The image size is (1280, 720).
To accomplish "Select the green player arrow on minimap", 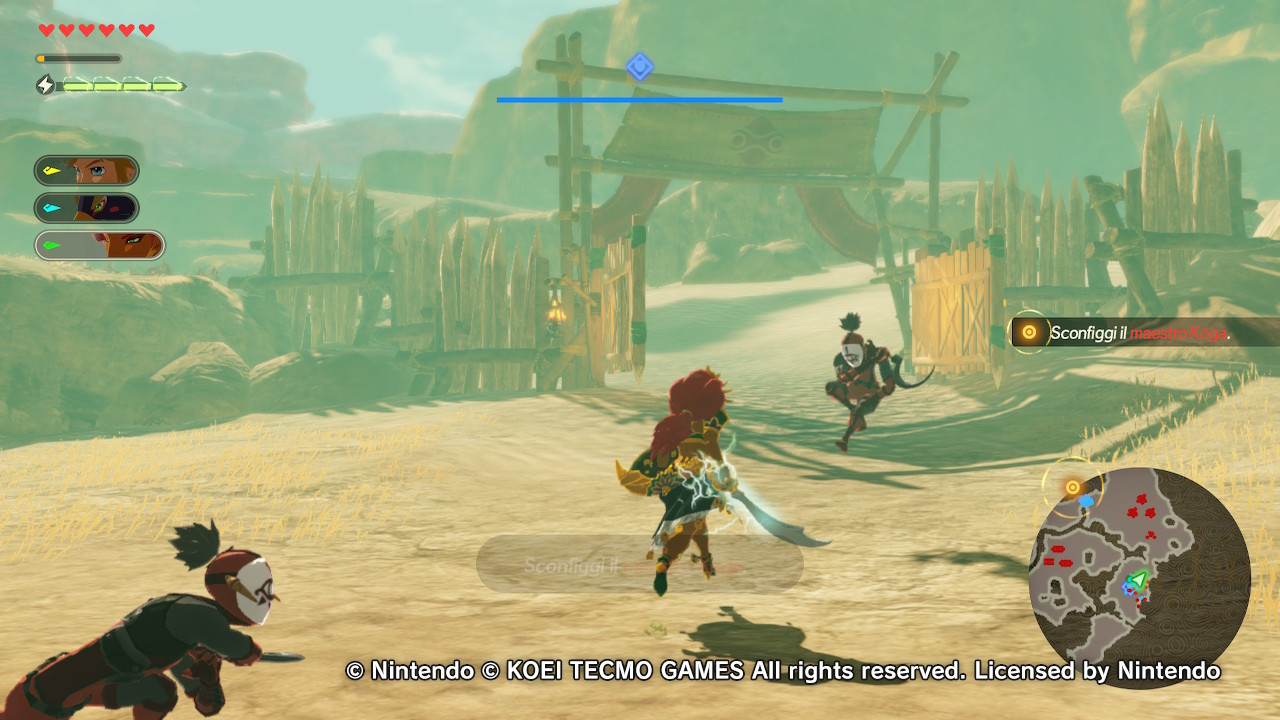I will click(1137, 580).
